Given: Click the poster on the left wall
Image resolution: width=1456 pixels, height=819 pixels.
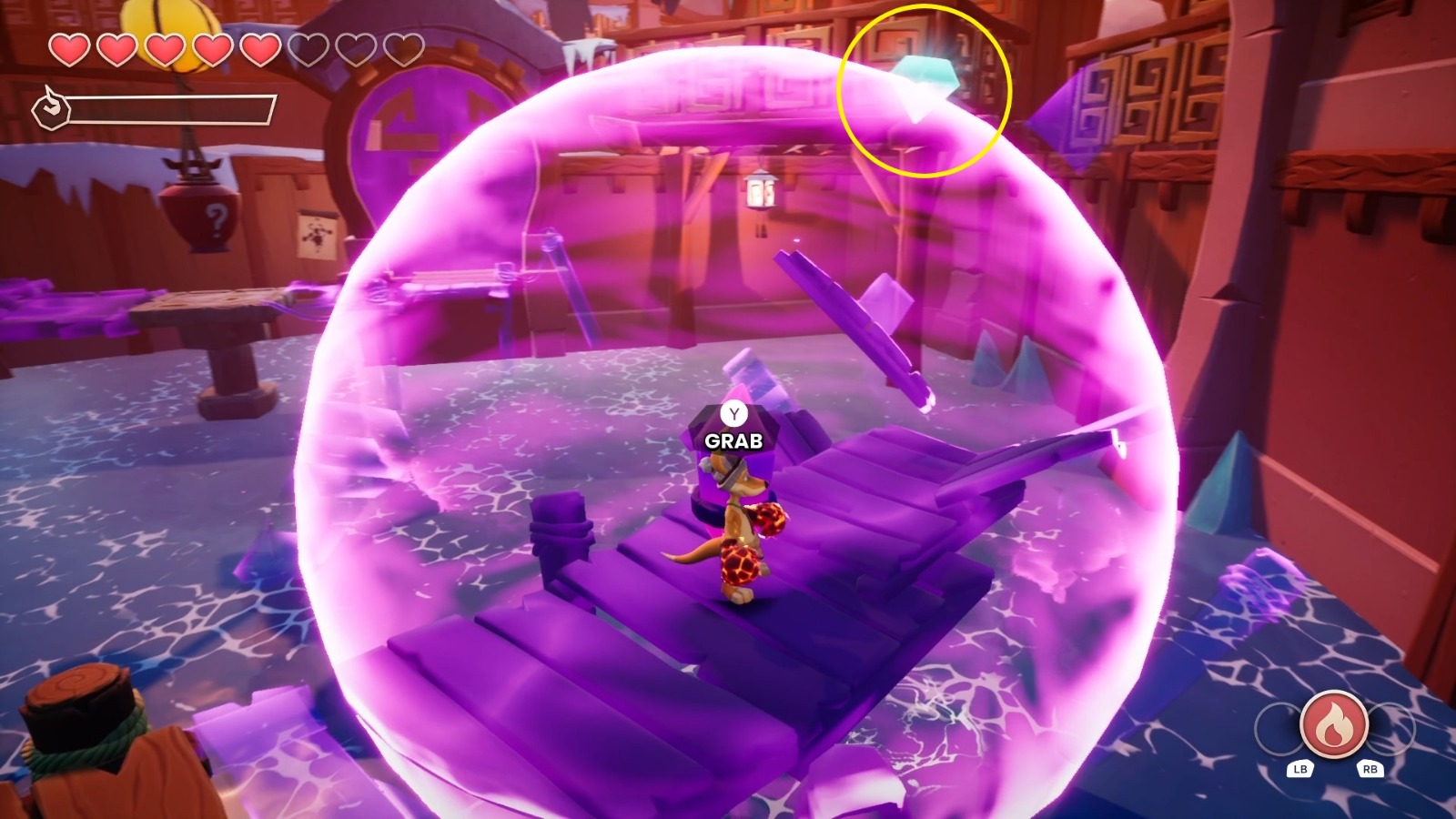Looking at the screenshot, I should 318,235.
